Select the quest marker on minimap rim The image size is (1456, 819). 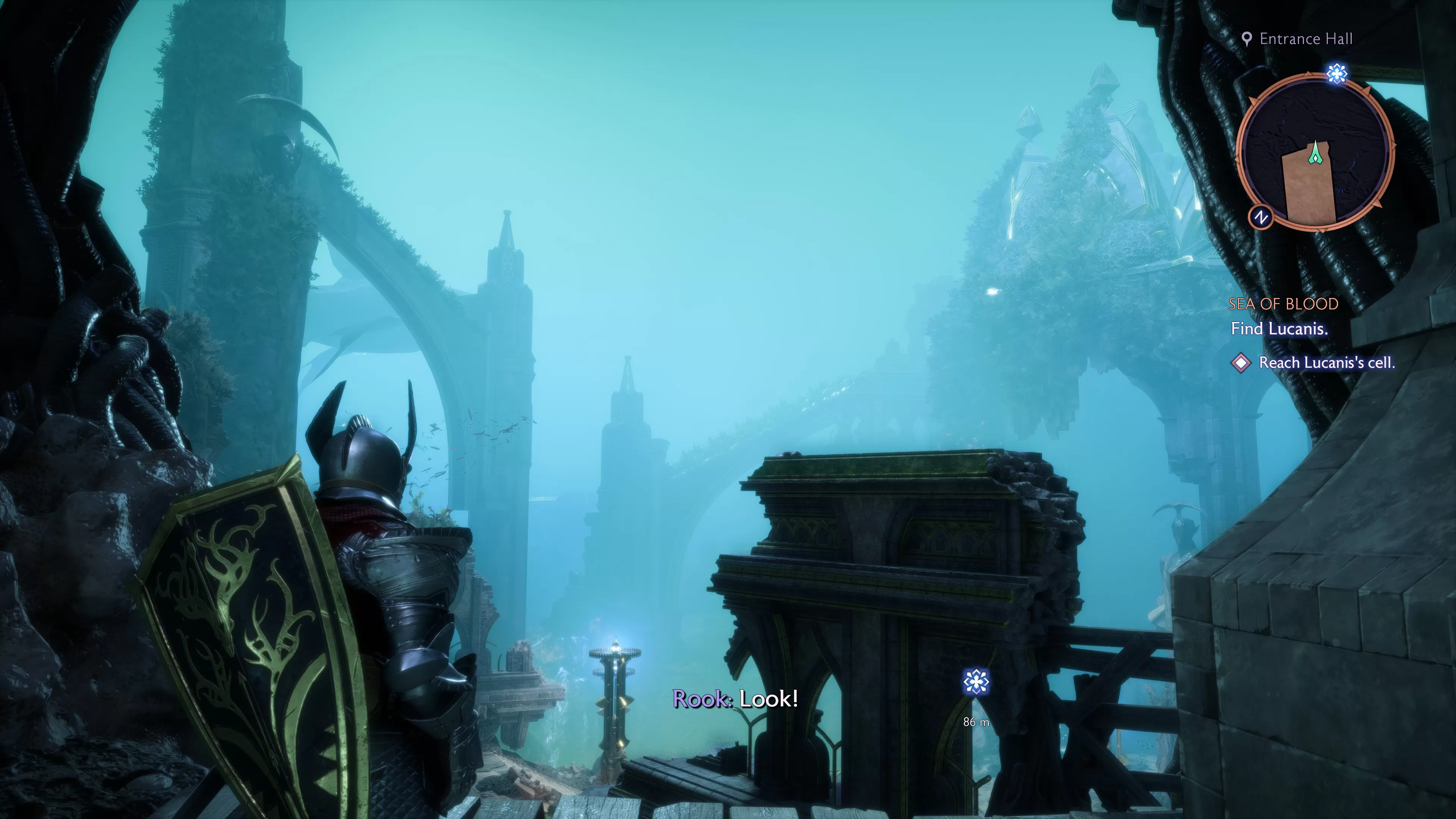pos(1337,74)
